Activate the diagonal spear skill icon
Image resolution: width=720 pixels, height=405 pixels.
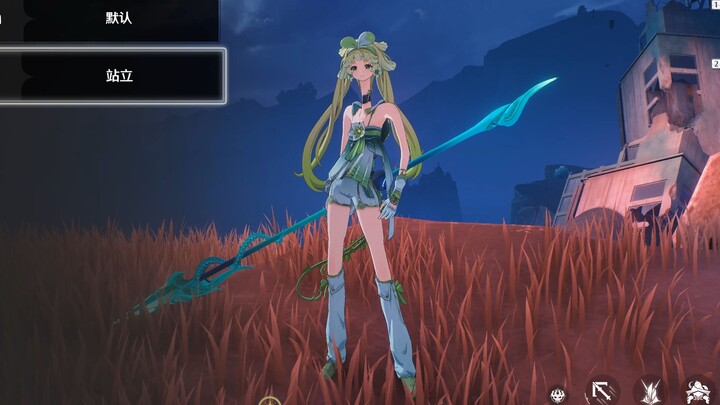(602, 392)
